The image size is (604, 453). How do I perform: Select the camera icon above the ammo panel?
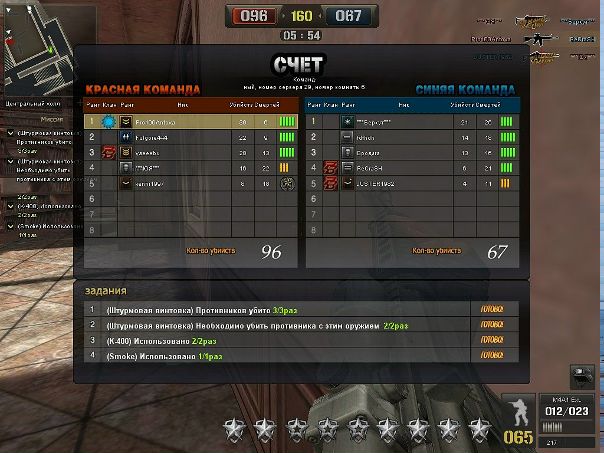click(x=581, y=376)
